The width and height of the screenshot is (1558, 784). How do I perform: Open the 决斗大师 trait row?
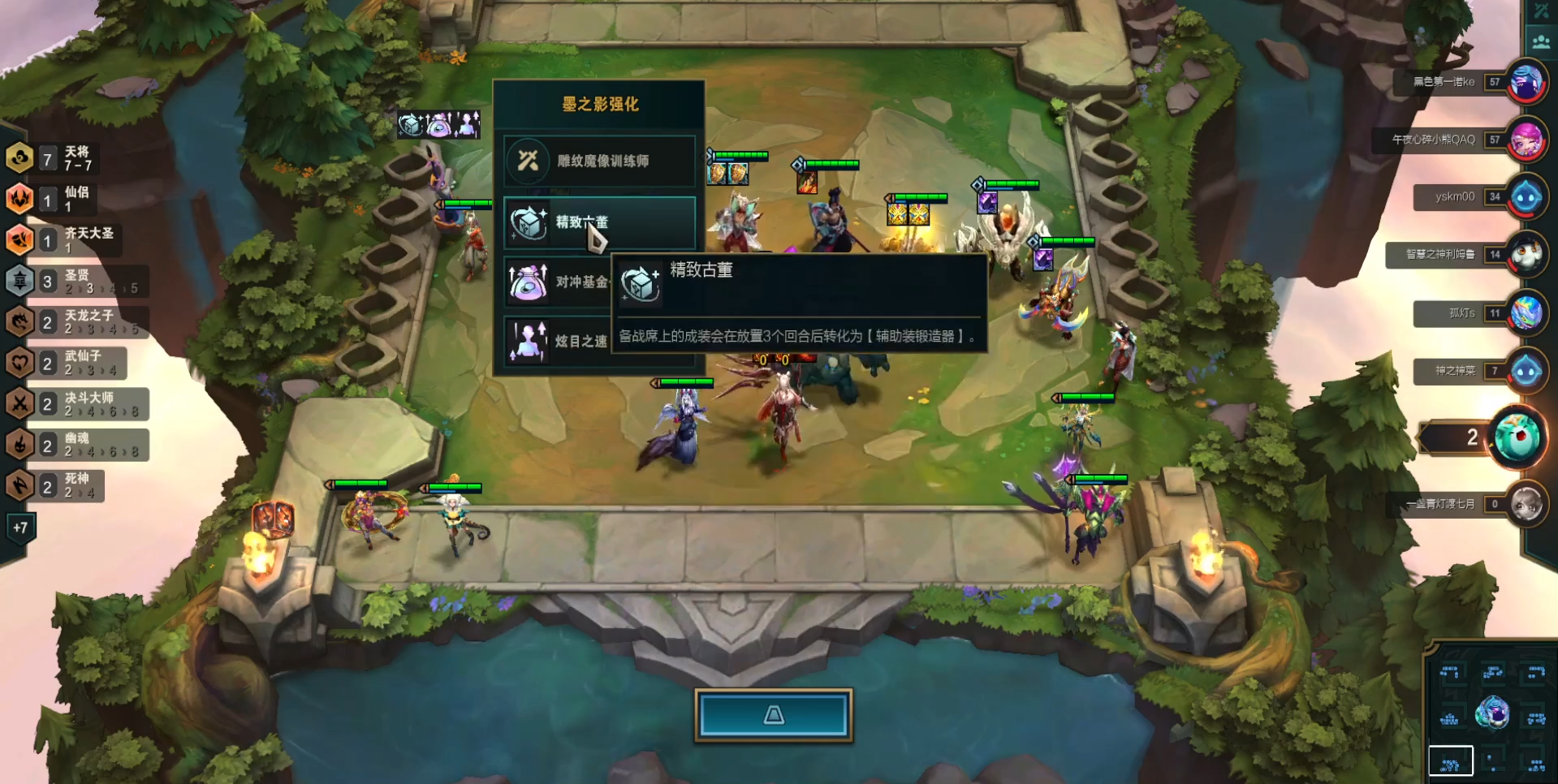pyautogui.click(x=77, y=403)
